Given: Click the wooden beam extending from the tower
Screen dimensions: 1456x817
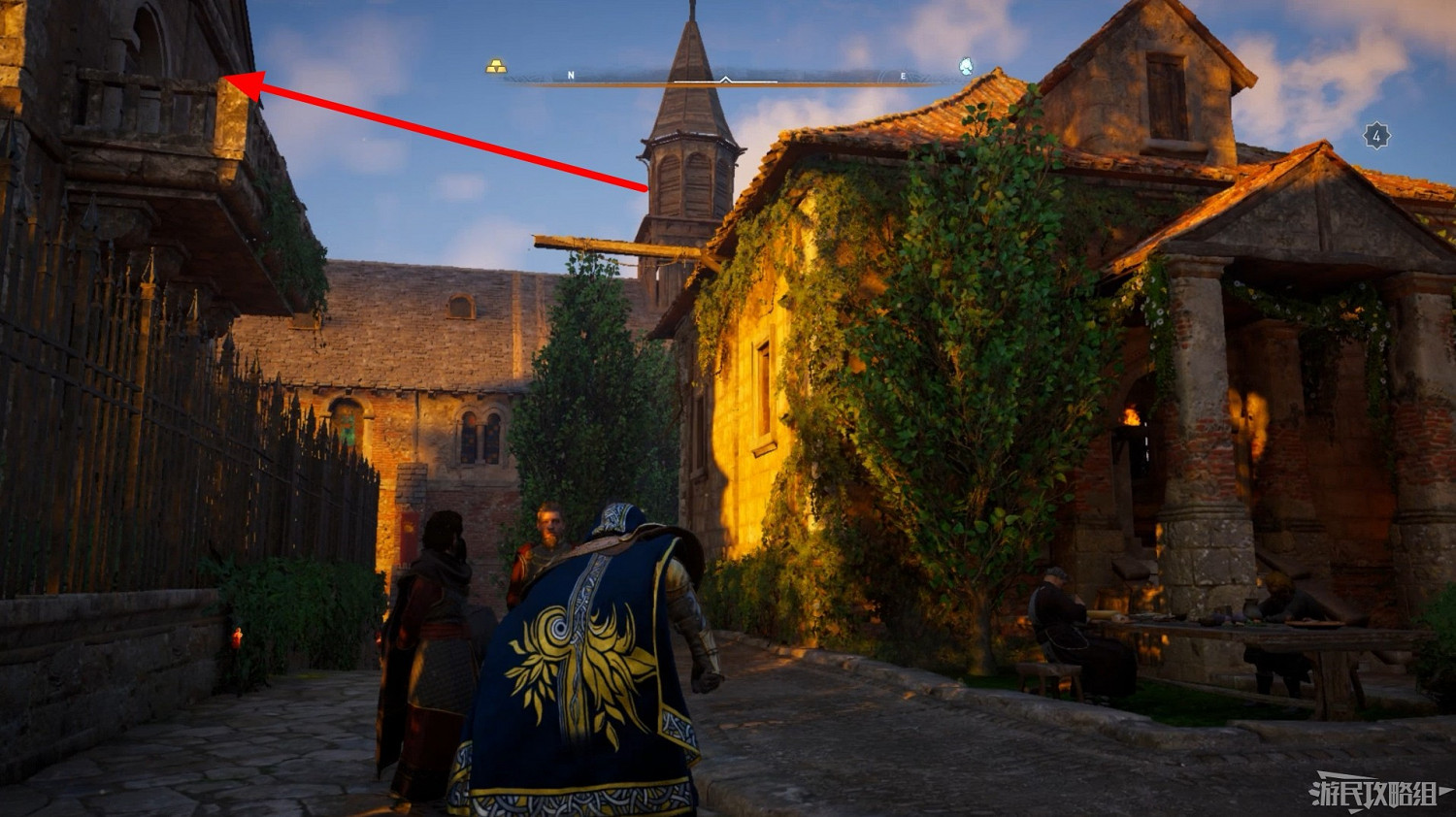Looking at the screenshot, I should click(602, 247).
